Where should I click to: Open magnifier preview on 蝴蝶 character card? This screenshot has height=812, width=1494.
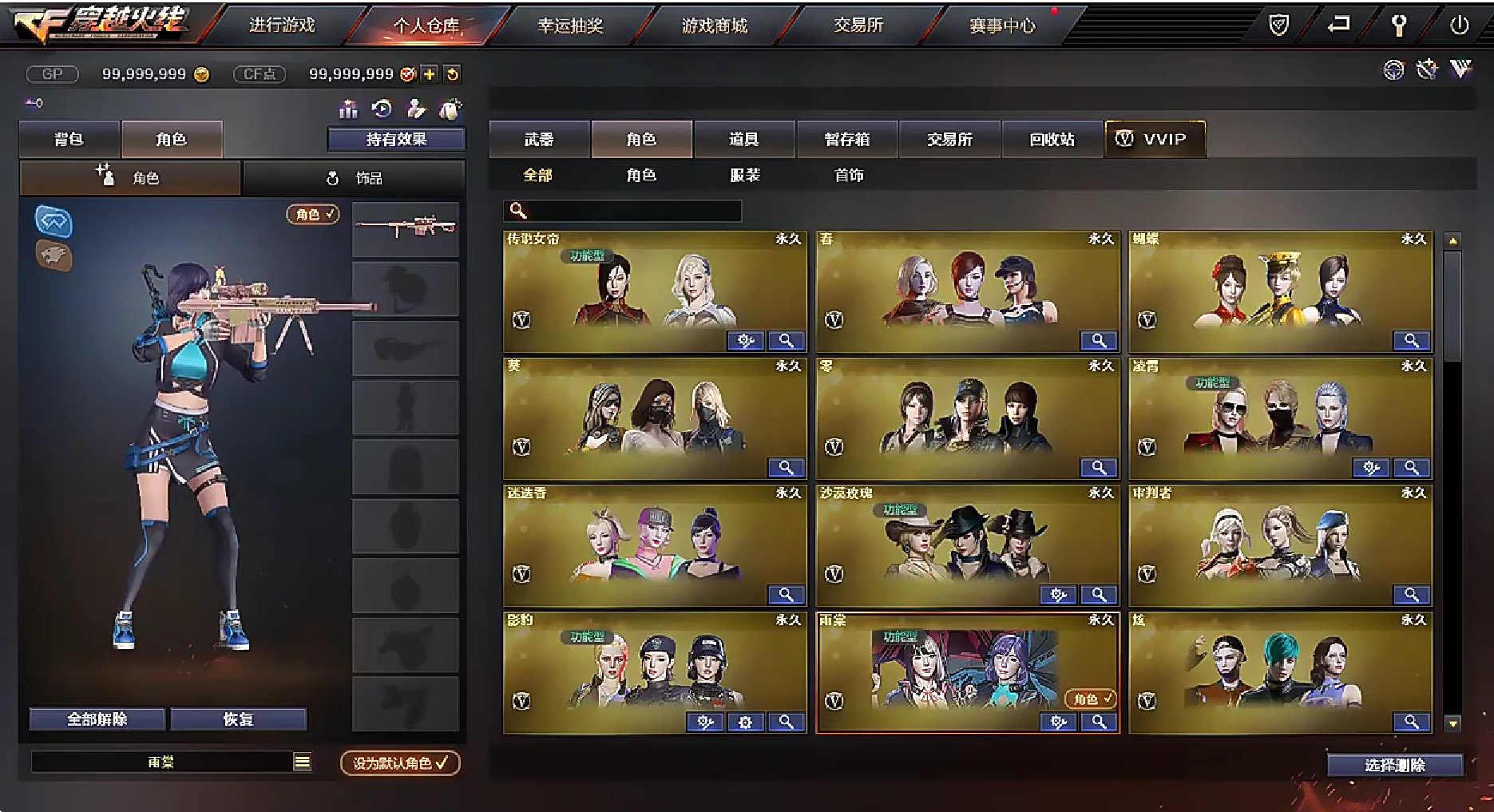click(x=1412, y=341)
